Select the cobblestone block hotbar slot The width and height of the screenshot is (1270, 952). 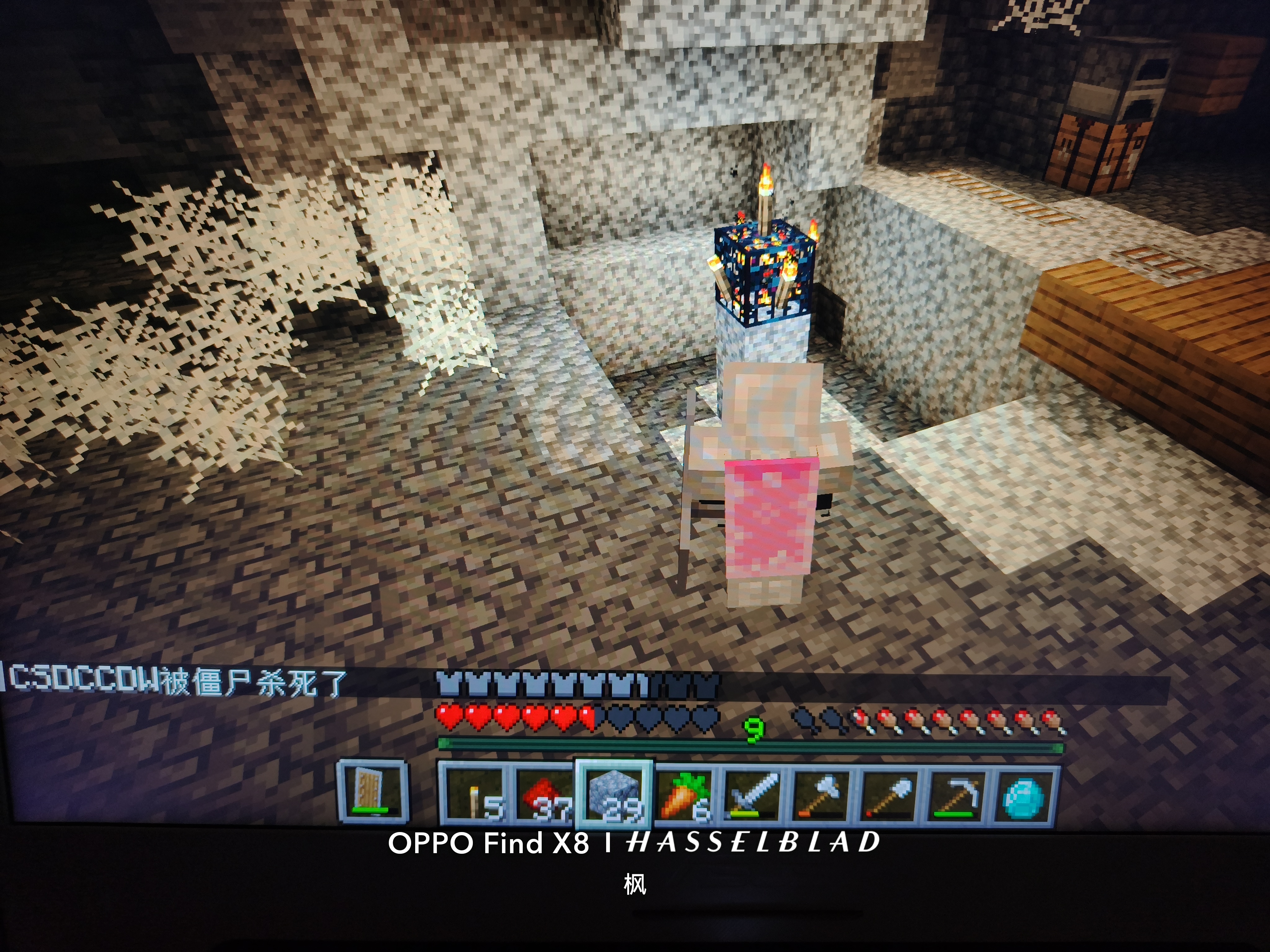tap(614, 795)
